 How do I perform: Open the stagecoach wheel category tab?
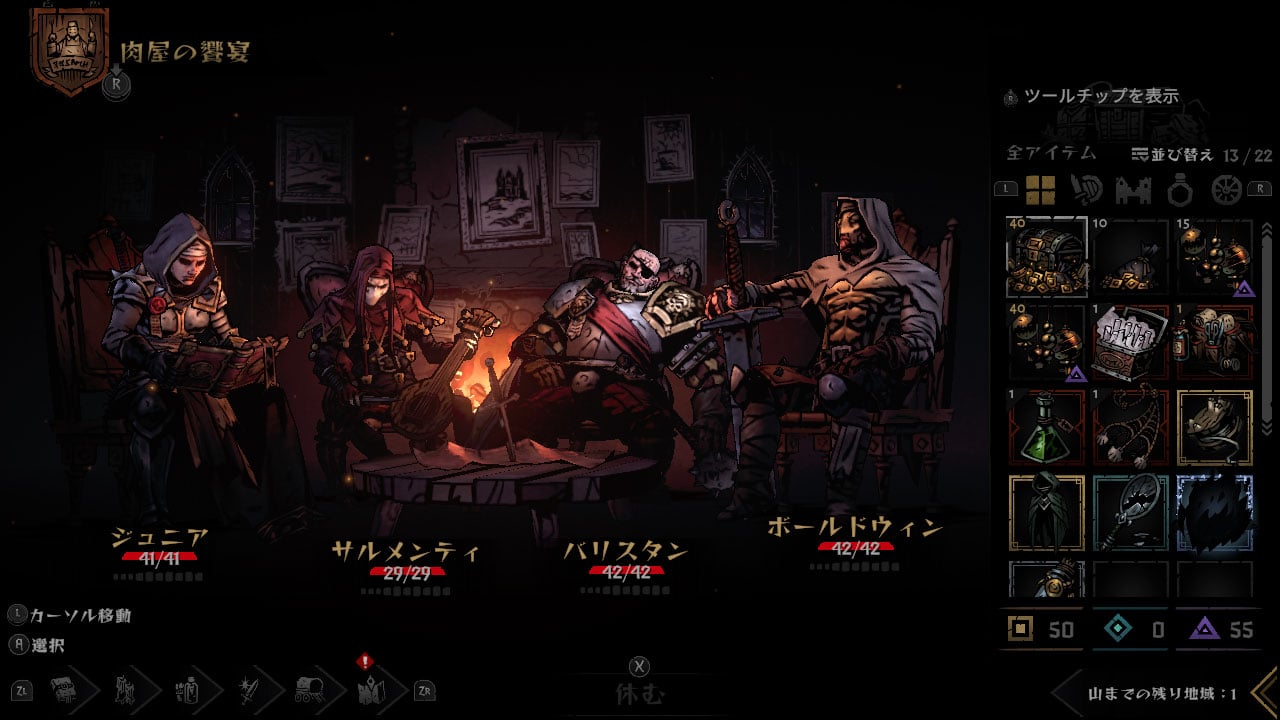1226,189
